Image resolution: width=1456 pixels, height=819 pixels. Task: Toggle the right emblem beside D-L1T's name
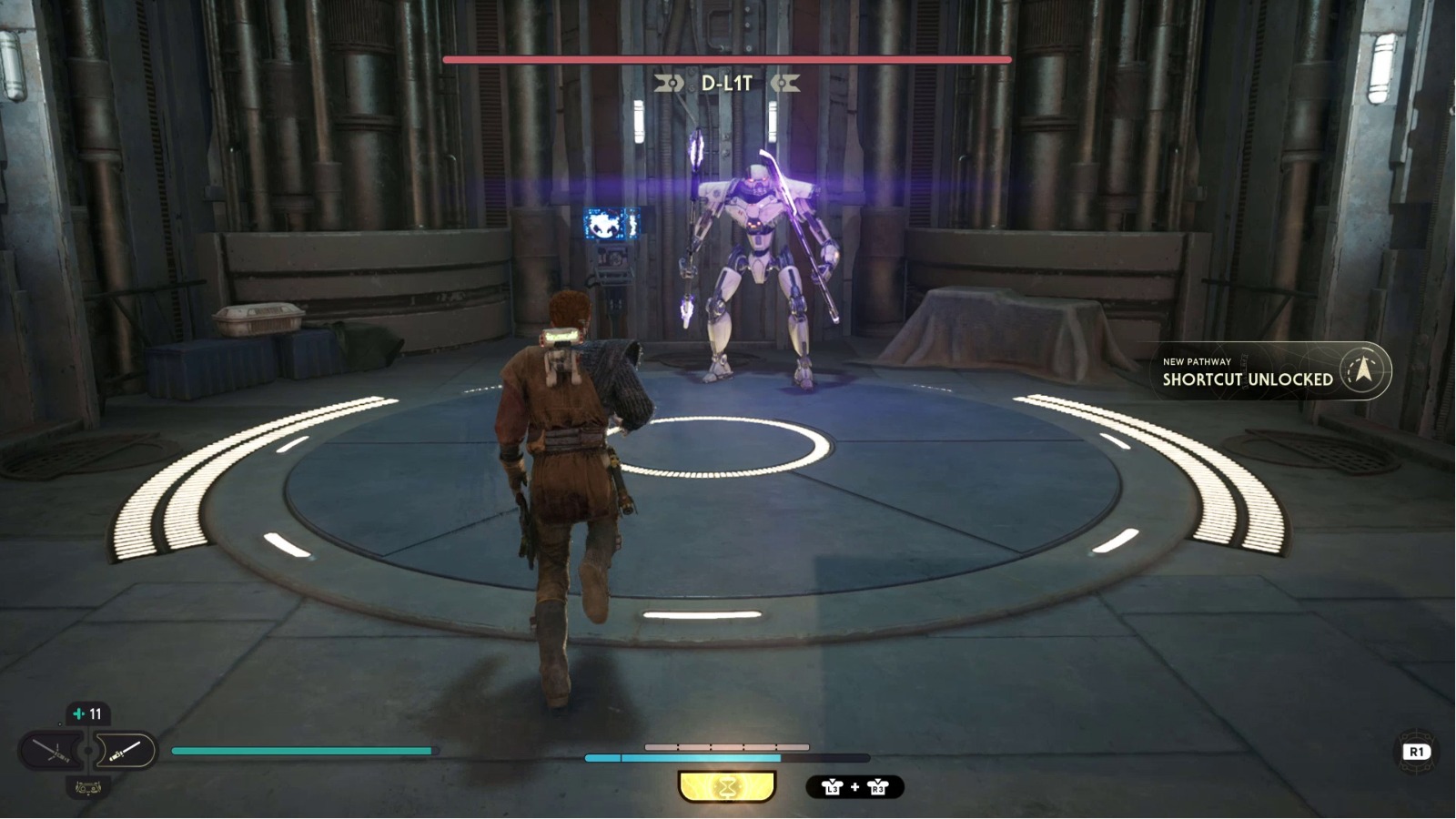click(784, 84)
